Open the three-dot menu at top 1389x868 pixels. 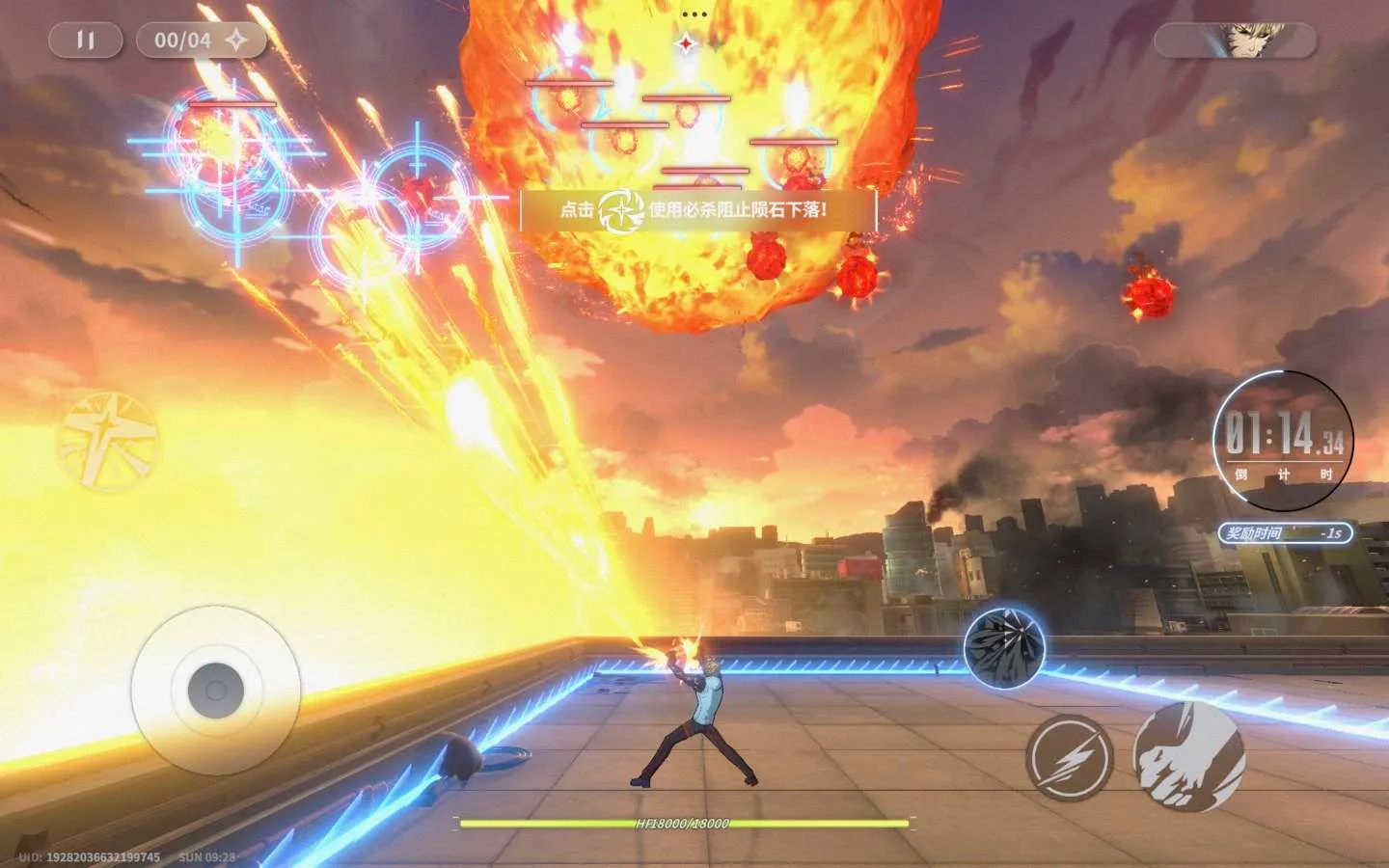pos(694,14)
